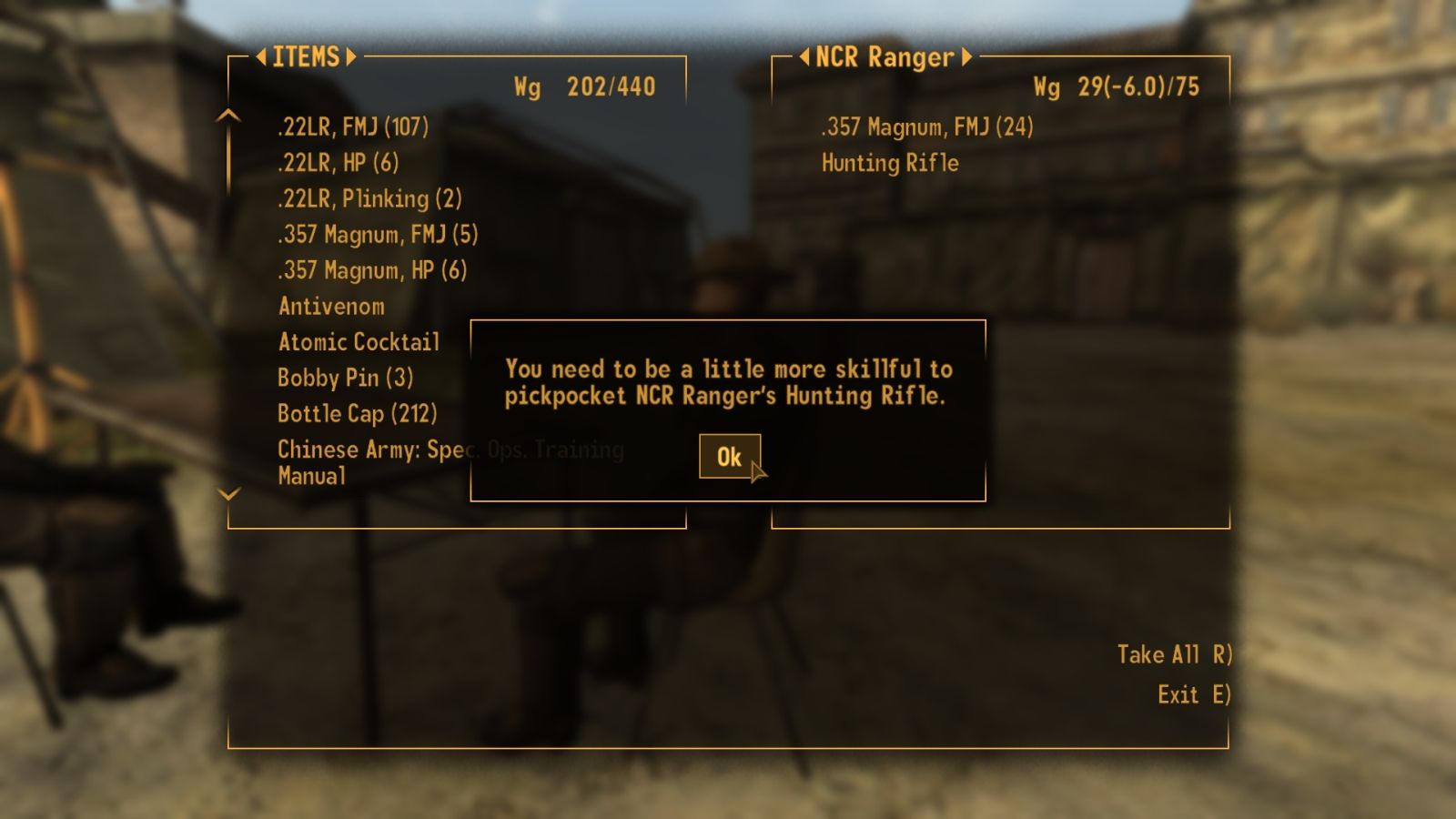Select the .357 Magnum, HP ammo
1456x819 pixels.
371,270
